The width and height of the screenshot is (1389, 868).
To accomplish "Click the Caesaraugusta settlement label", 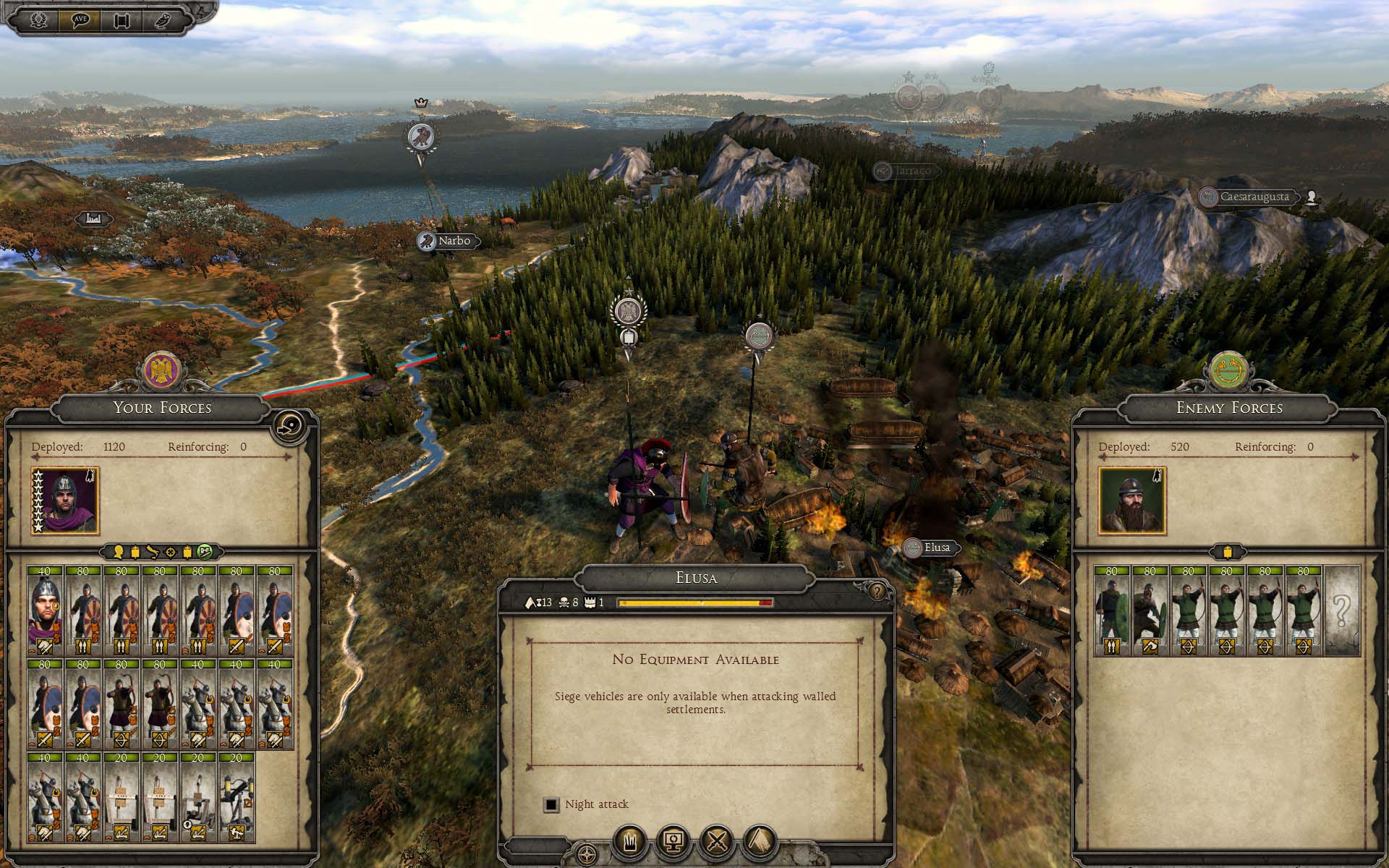I will 1254,197.
